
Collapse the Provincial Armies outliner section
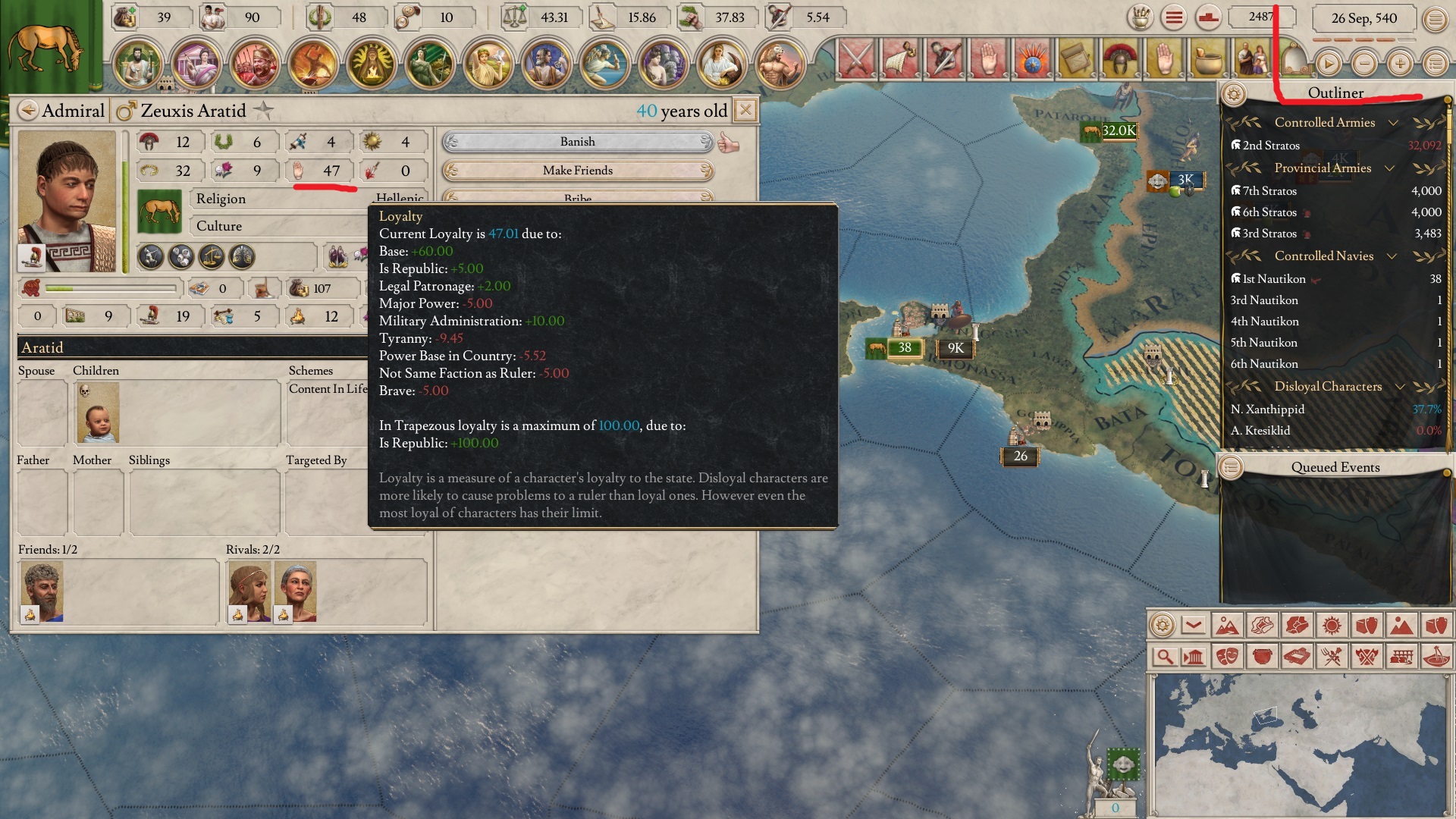pyautogui.click(x=1390, y=168)
